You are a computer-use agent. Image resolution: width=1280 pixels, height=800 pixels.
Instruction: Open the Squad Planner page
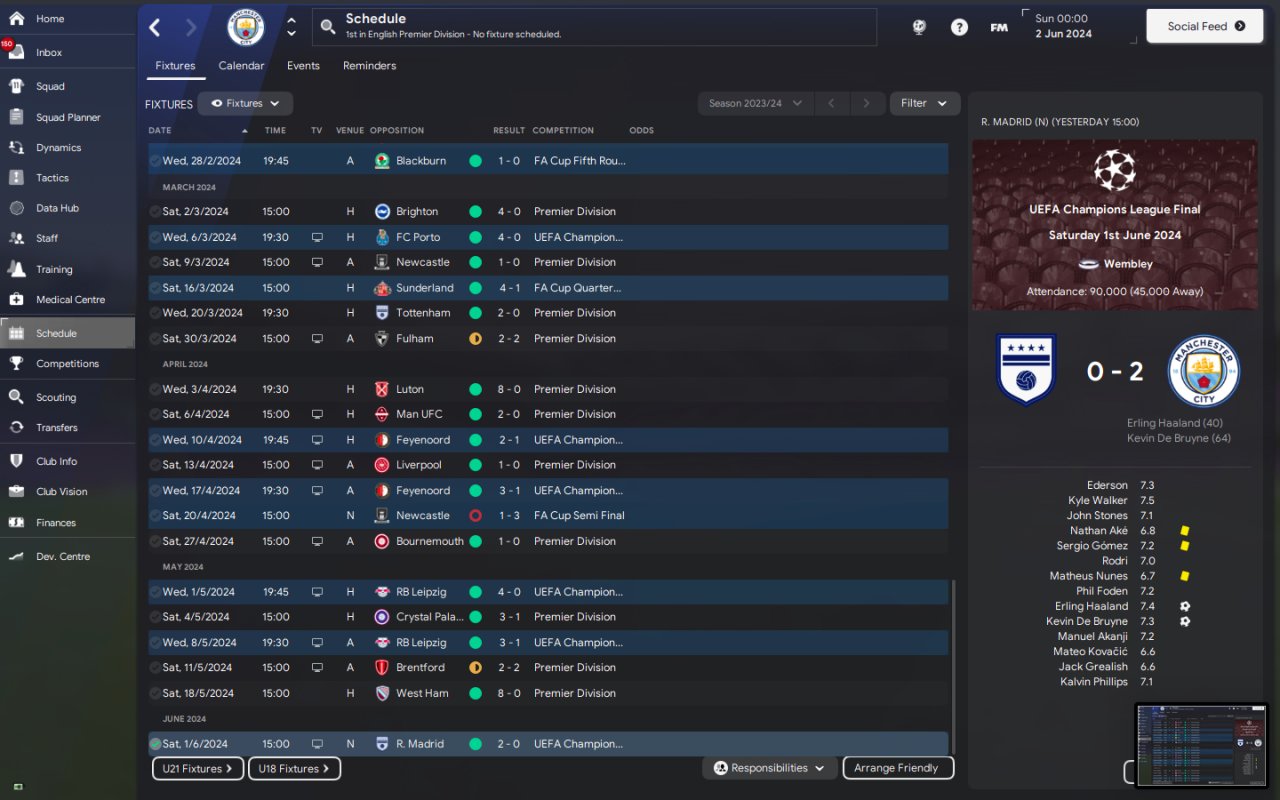[x=68, y=117]
